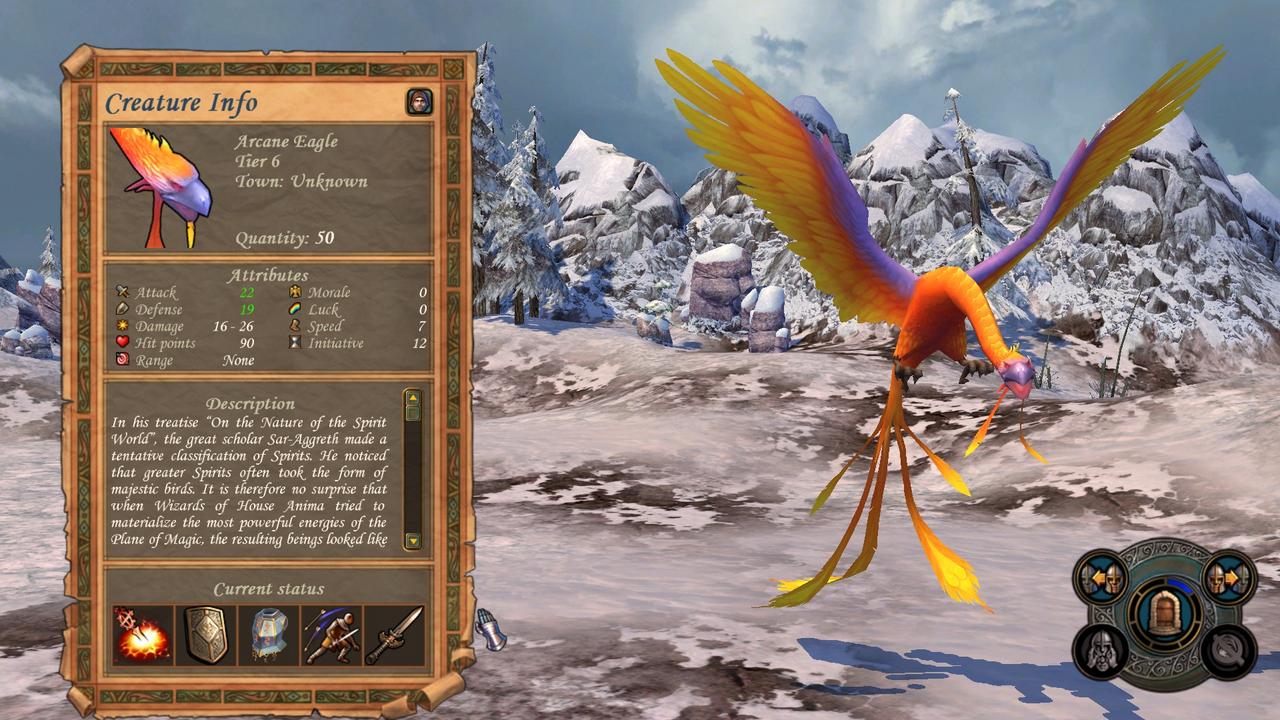Click the grey bearded helmet face button
1280x720 pixels.
tap(1102, 651)
